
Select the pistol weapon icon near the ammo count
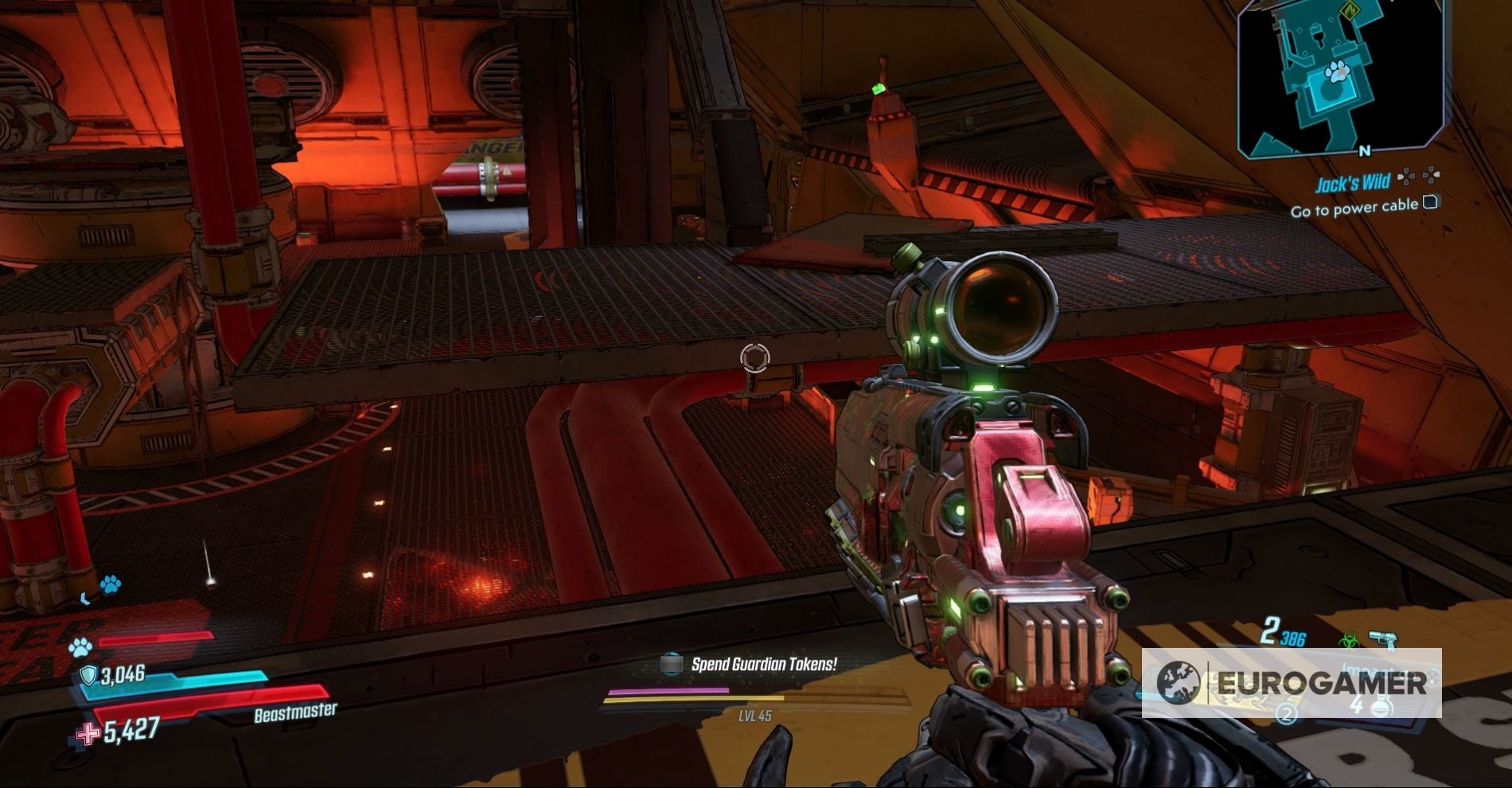click(1383, 637)
